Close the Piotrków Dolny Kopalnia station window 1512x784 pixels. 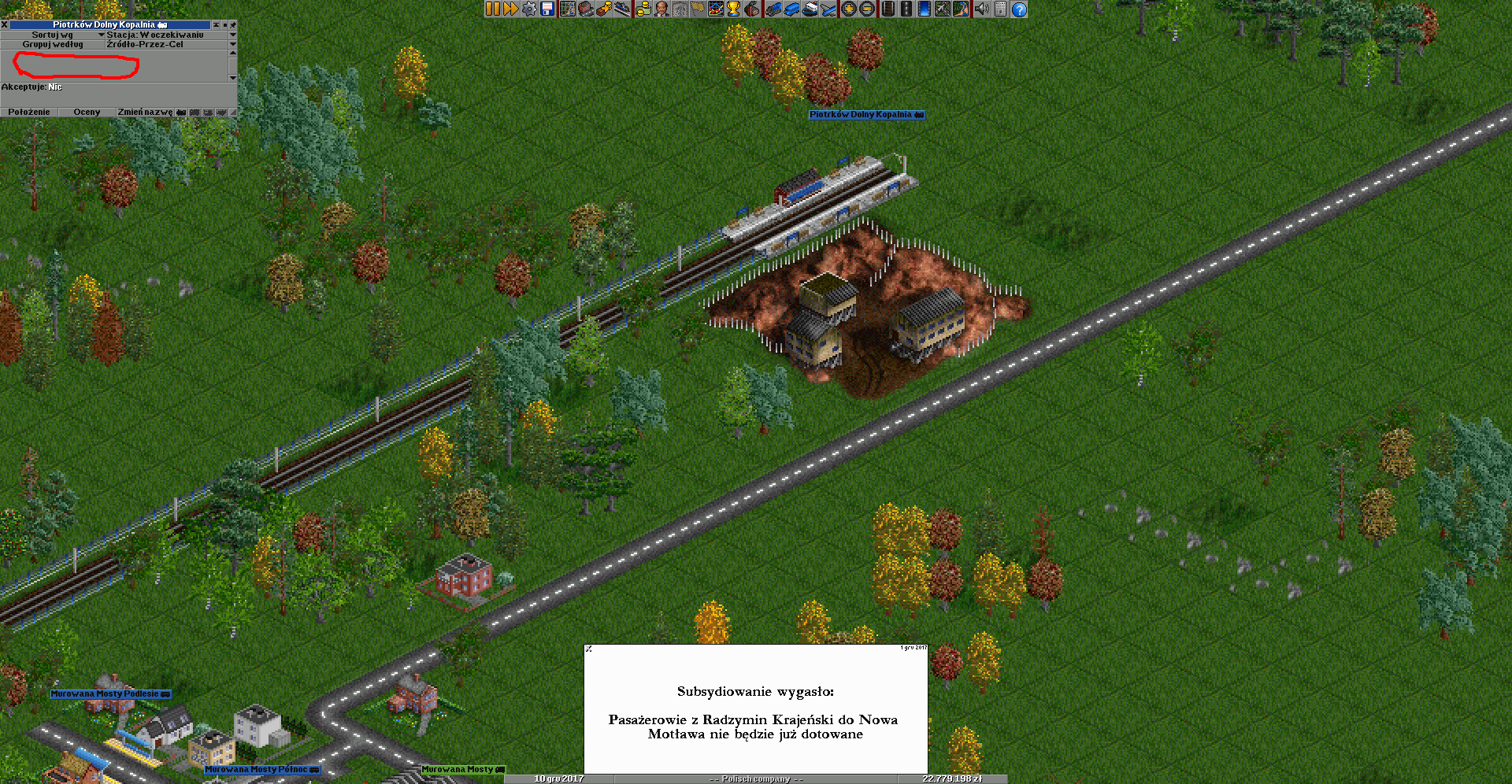click(x=5, y=25)
